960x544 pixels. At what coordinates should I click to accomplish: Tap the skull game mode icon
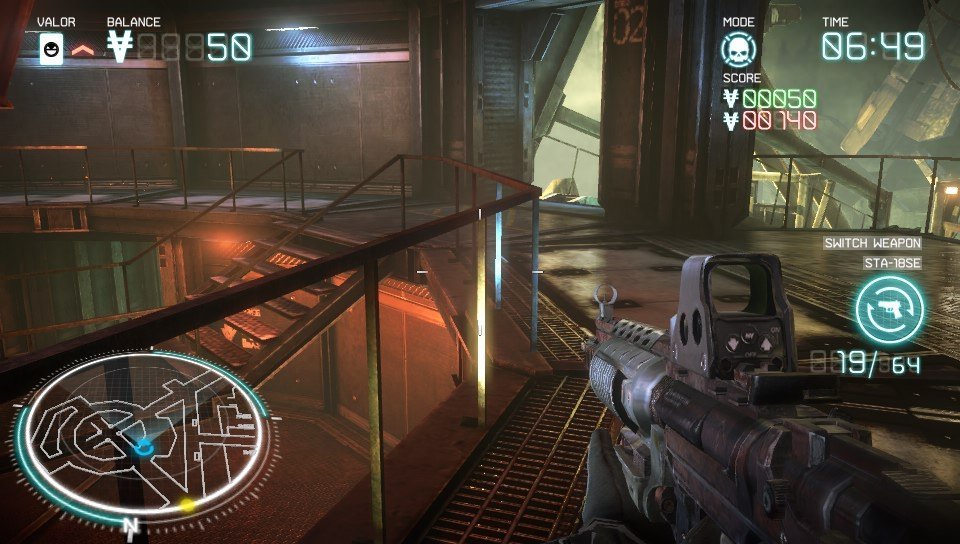739,49
